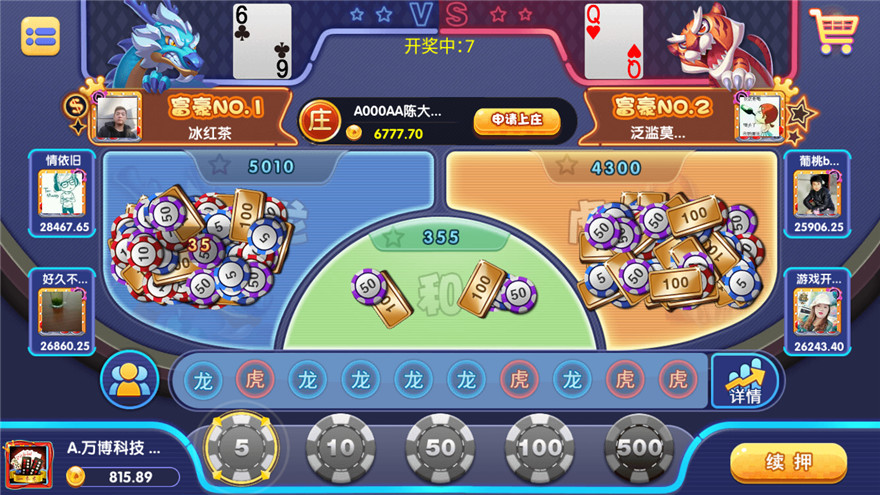The width and height of the screenshot is (880, 495).
Task: Choose the 50 chip
Action: (440, 447)
